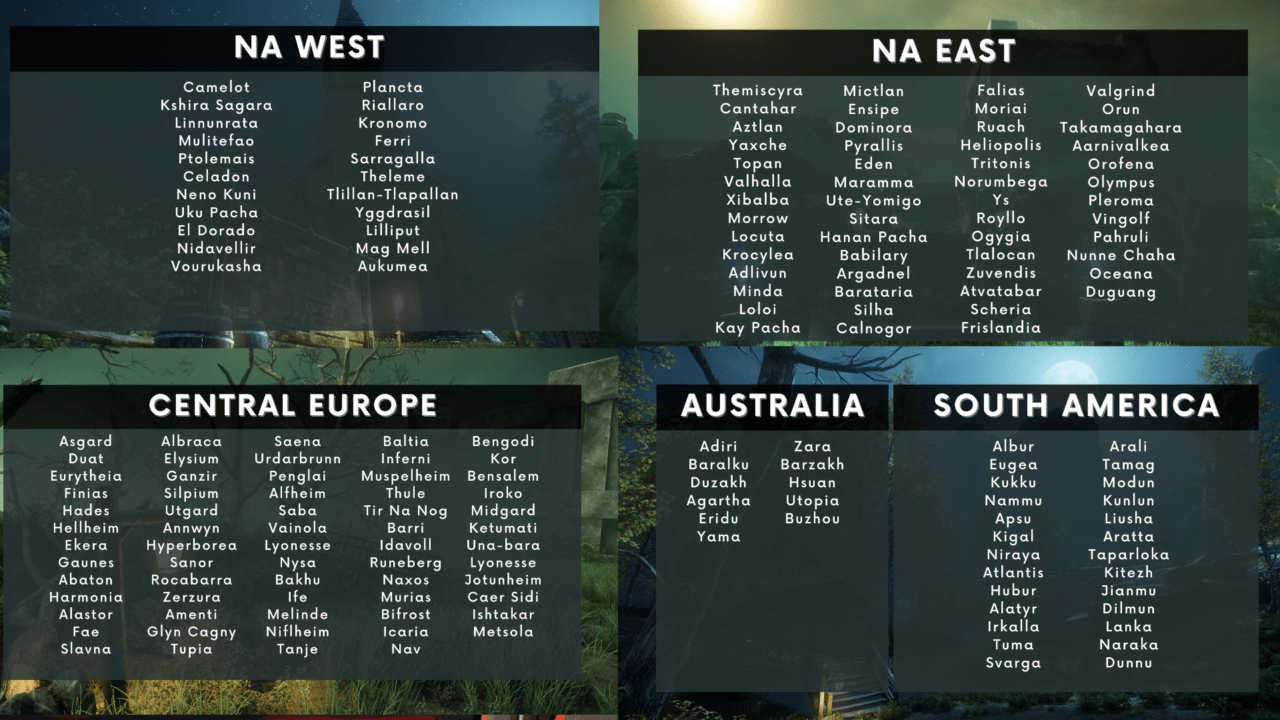
Task: Switch to the CENTRAL EUROPE region
Action: (x=297, y=405)
